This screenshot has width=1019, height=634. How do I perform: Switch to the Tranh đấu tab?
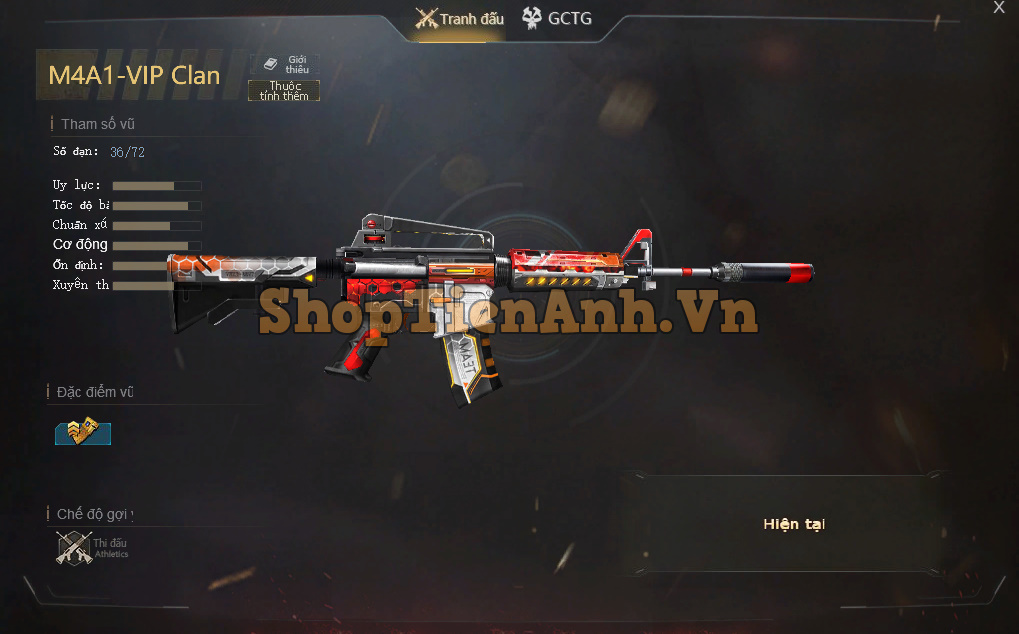(x=460, y=19)
